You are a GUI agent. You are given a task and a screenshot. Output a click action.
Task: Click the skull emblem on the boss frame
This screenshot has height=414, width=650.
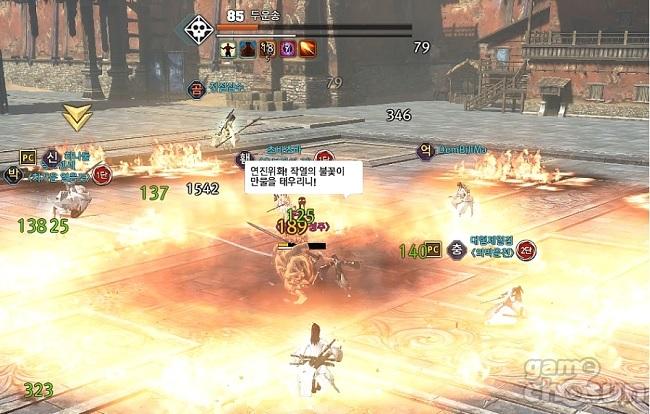[x=195, y=27]
